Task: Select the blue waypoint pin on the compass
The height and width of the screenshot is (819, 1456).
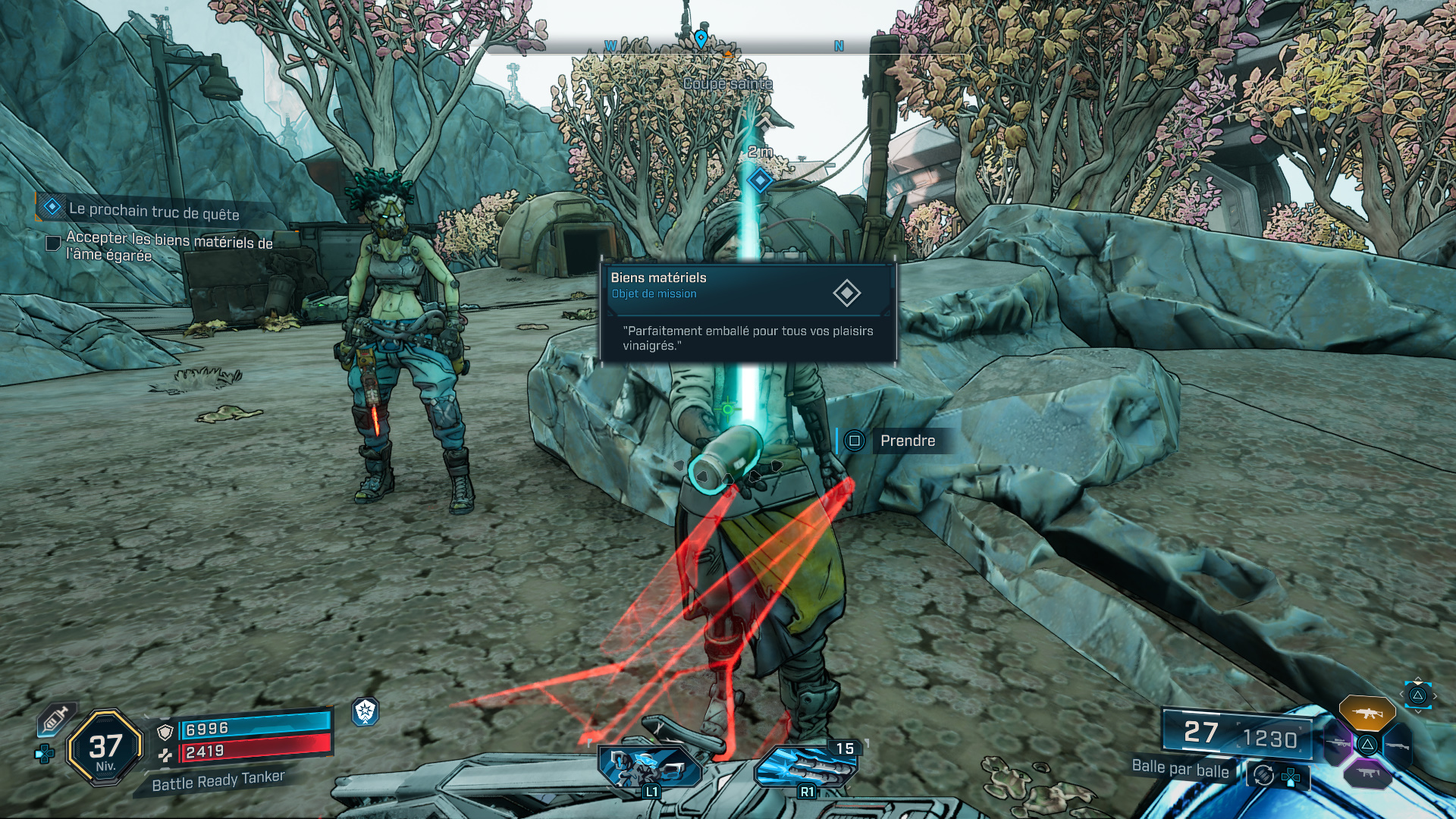Action: [701, 38]
